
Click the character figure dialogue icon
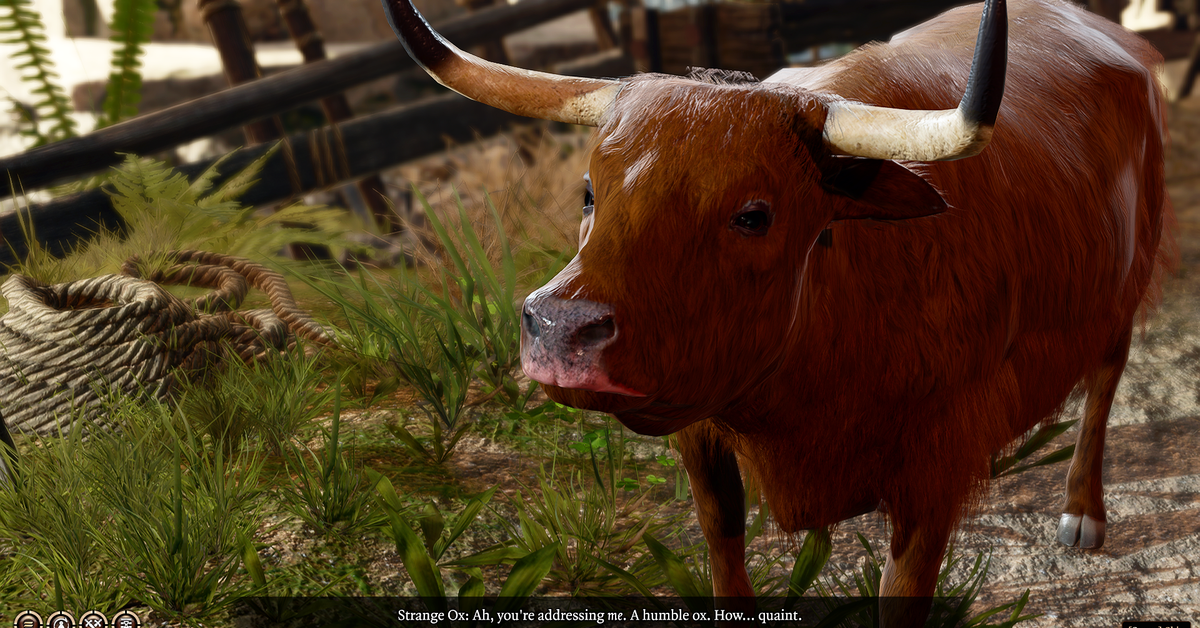(x=60, y=620)
